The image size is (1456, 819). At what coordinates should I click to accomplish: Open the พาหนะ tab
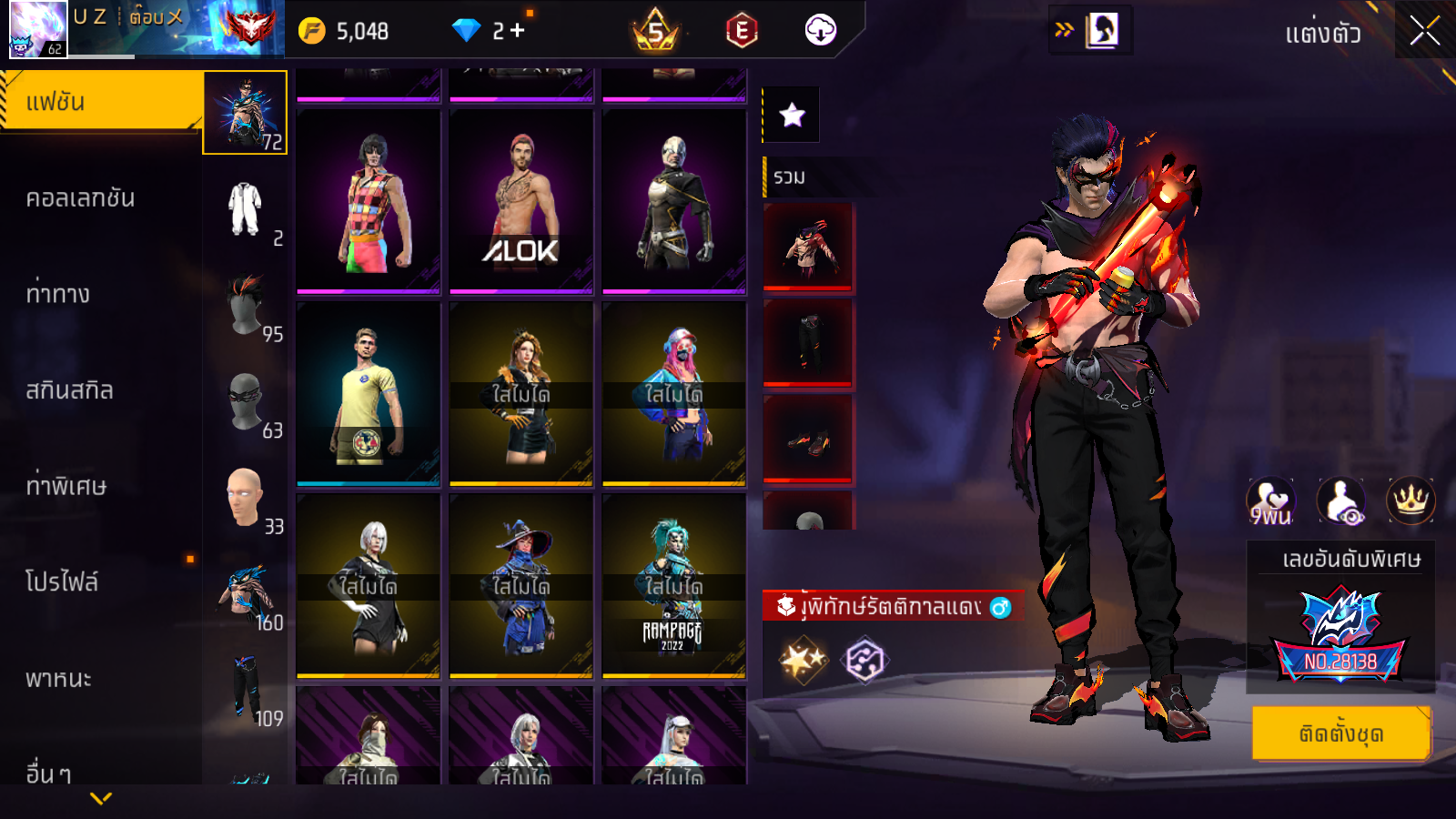[58, 679]
